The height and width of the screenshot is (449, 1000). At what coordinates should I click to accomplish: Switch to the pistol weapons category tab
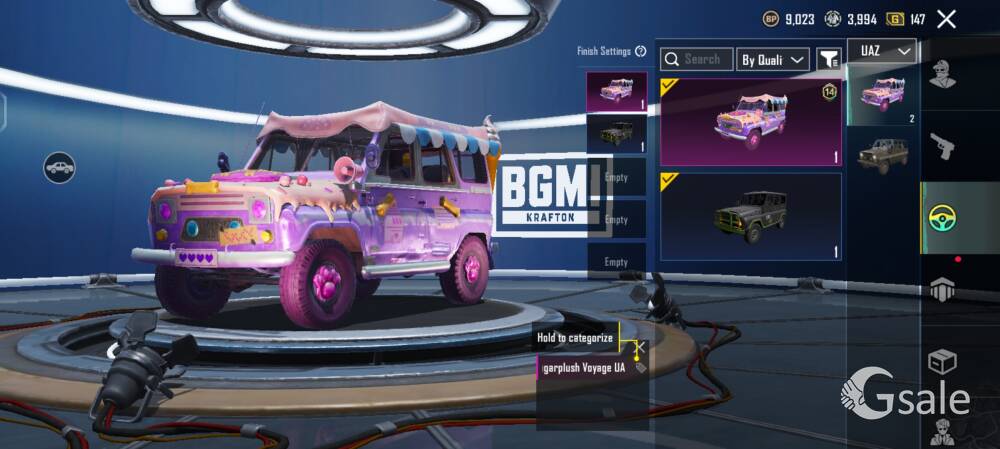[942, 146]
